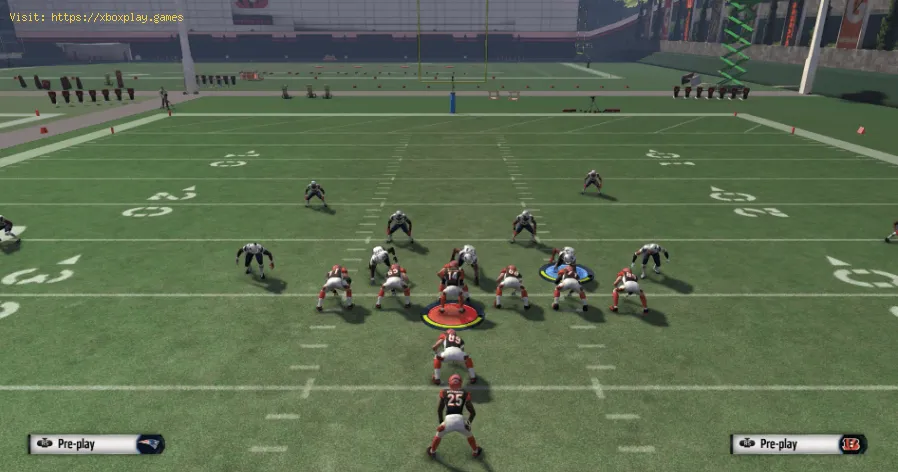898x472 pixels.
Task: Select the defender on the blue ring marker
Action: 566,262
